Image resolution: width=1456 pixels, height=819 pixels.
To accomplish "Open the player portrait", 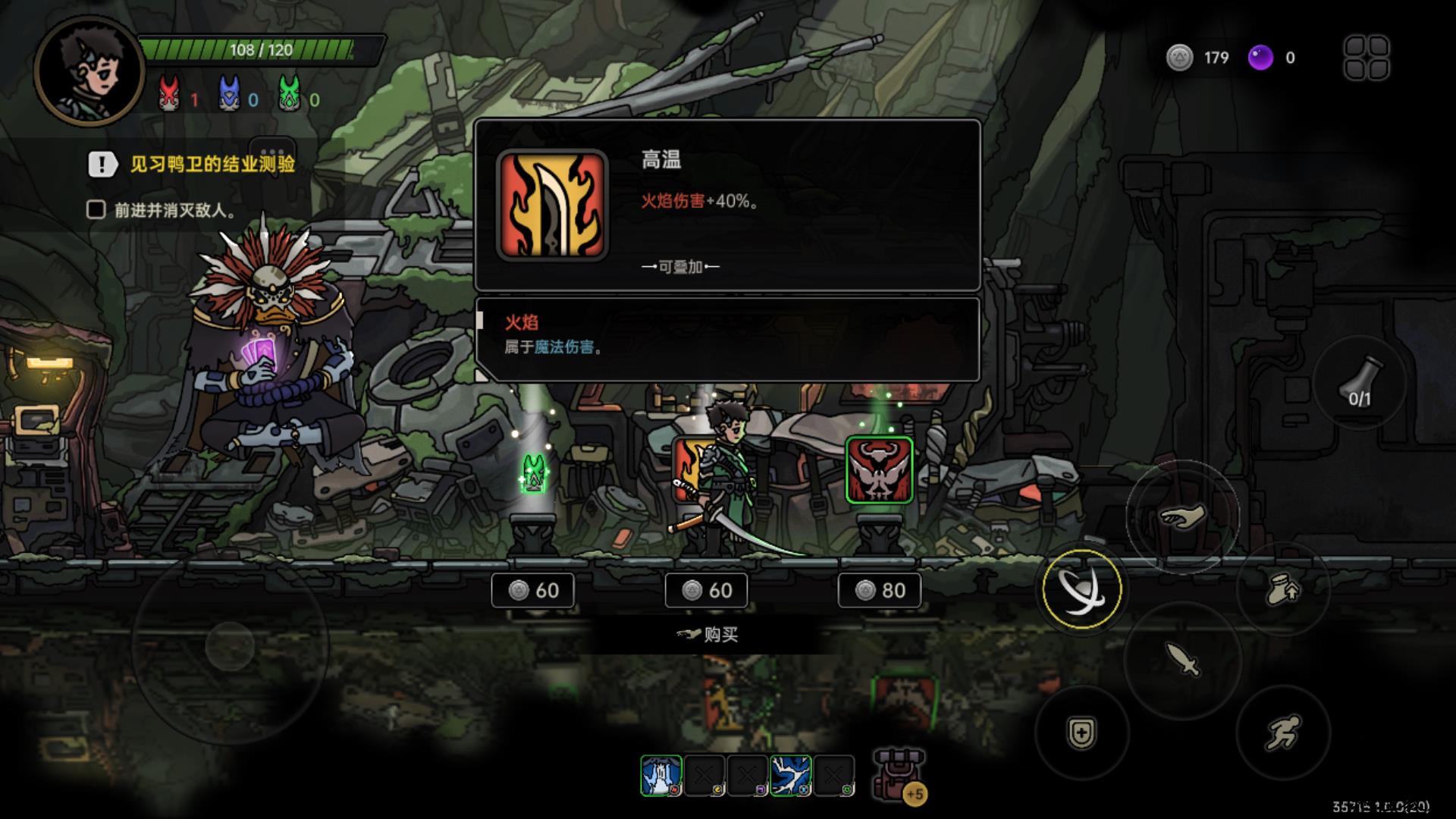I will click(89, 70).
